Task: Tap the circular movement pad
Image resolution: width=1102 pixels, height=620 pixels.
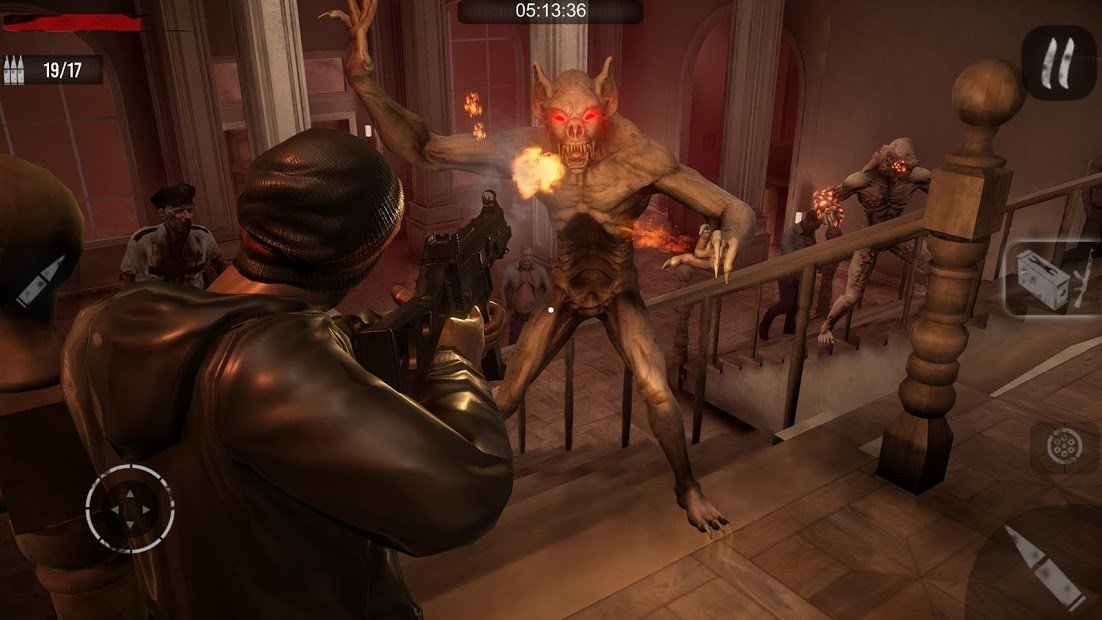Action: [129, 510]
